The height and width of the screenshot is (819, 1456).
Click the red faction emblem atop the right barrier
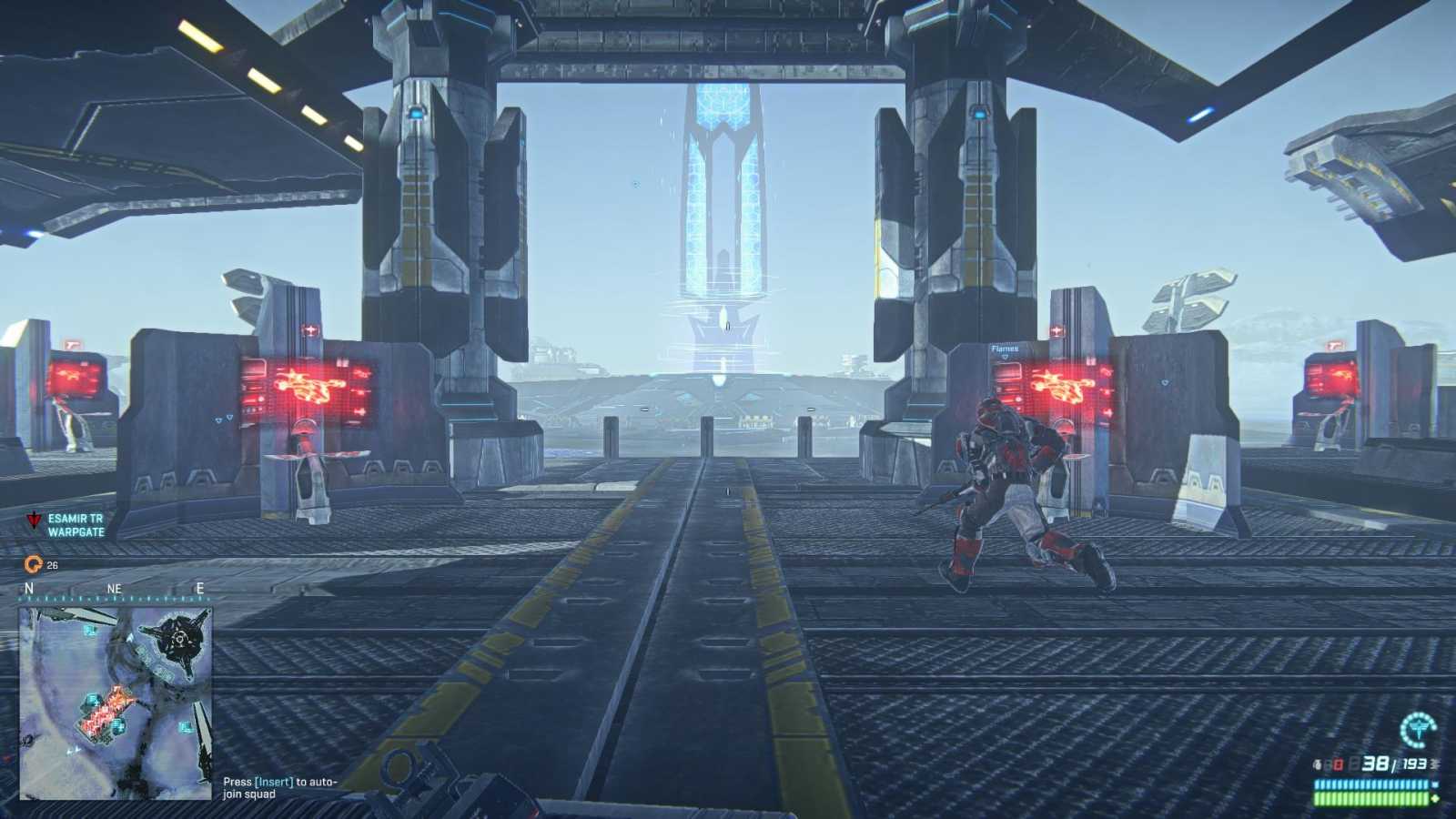(x=1056, y=331)
